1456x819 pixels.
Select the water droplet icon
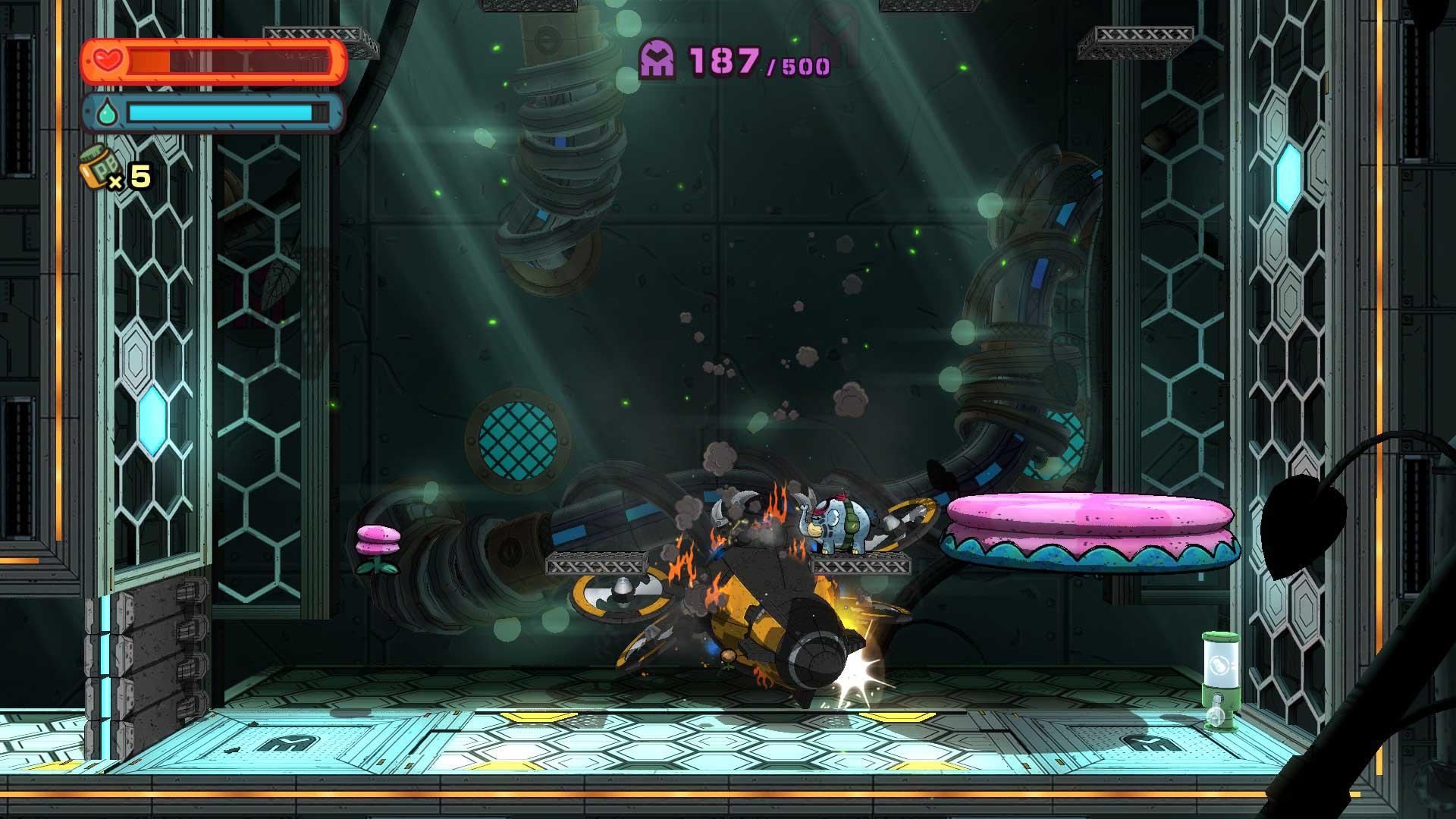click(108, 111)
